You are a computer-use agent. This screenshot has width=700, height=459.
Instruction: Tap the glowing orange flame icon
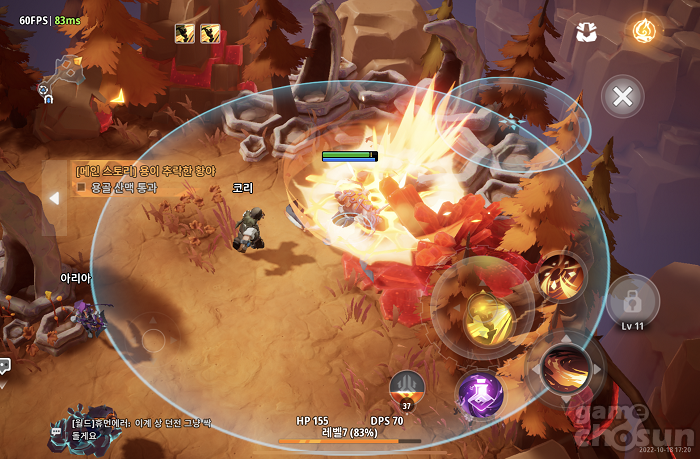point(643,31)
